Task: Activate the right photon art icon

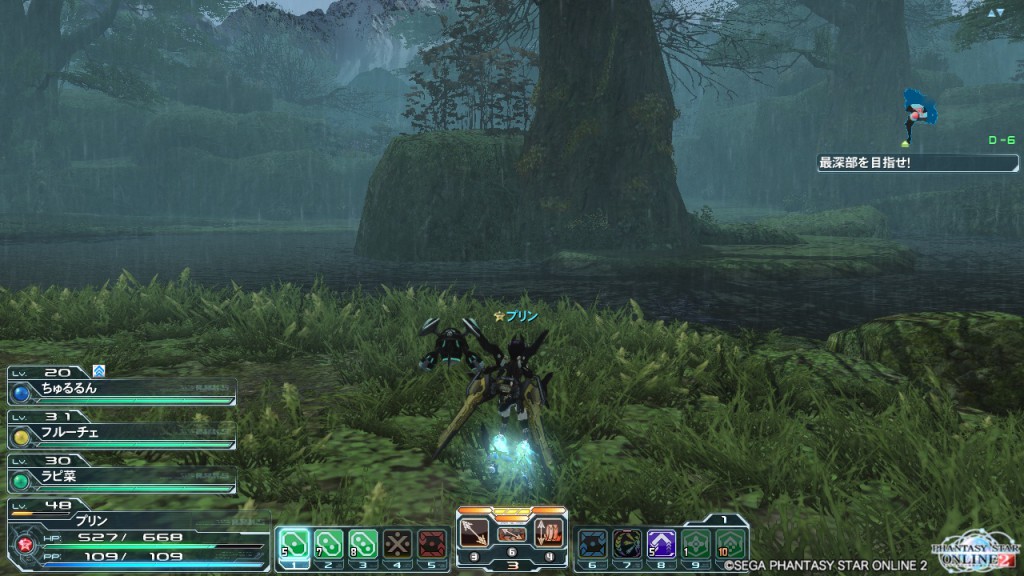Action: click(x=549, y=531)
